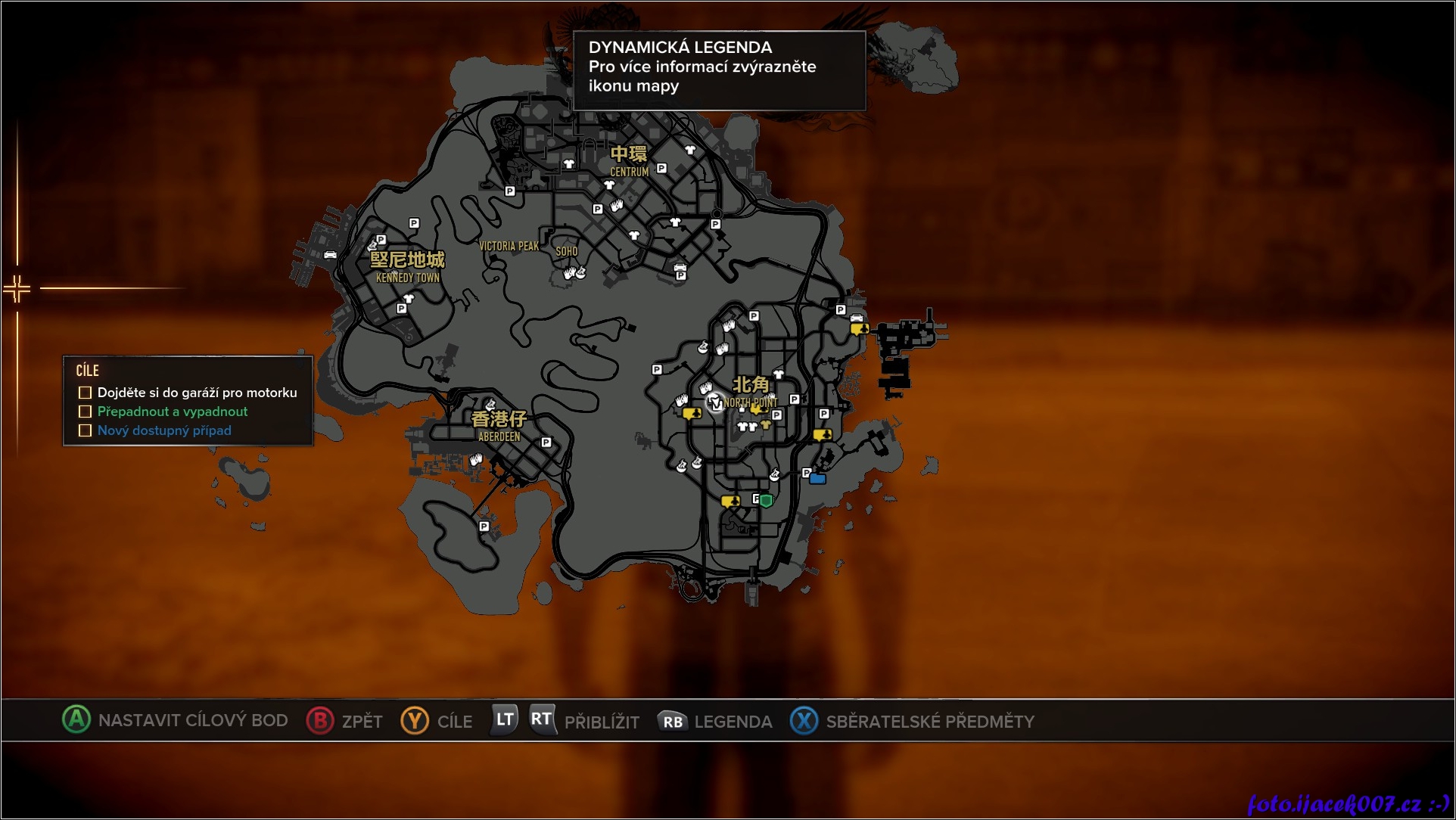Click the blue case folder map marker

pyautogui.click(x=817, y=478)
